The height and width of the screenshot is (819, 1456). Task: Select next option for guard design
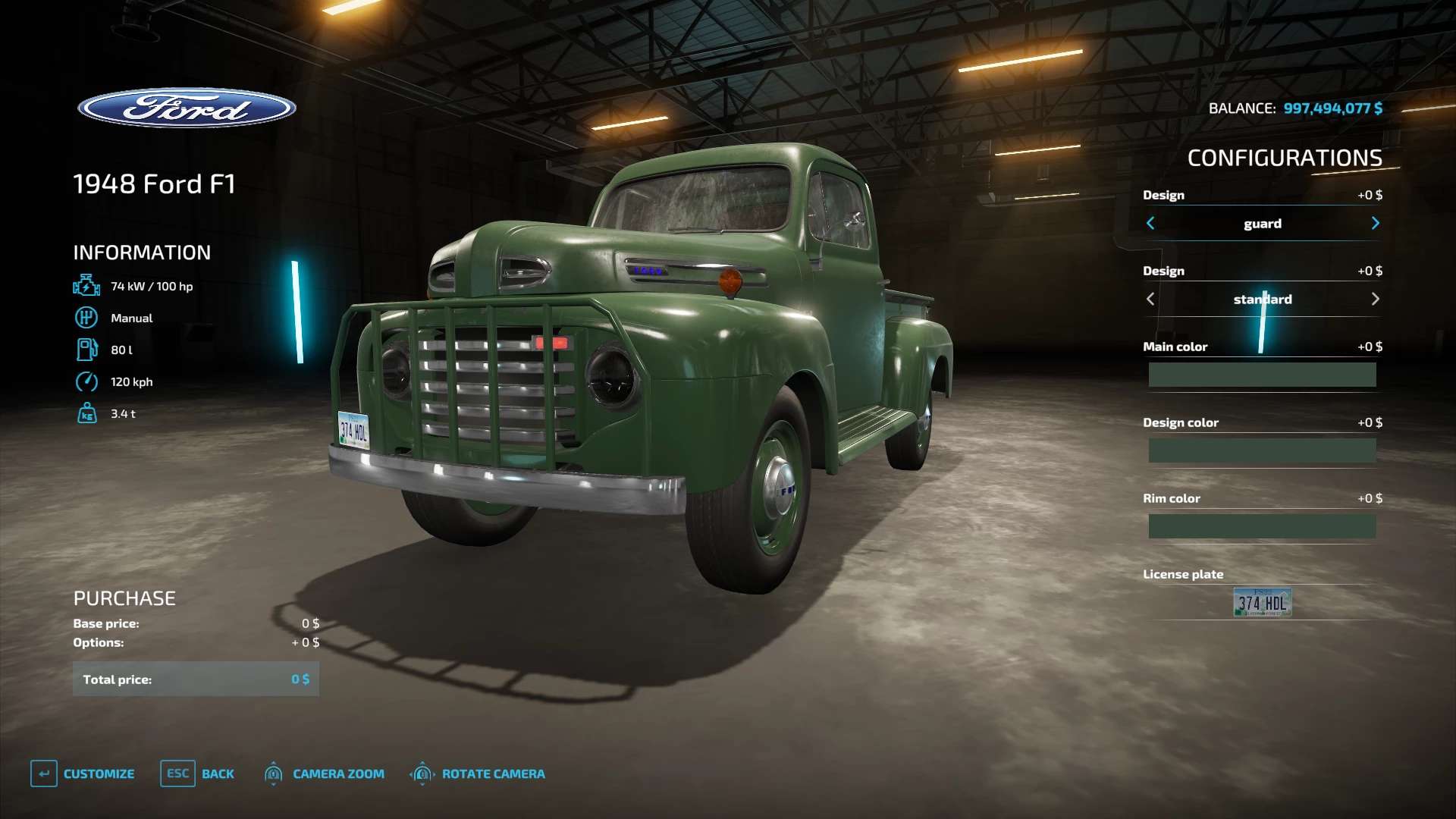(1375, 223)
